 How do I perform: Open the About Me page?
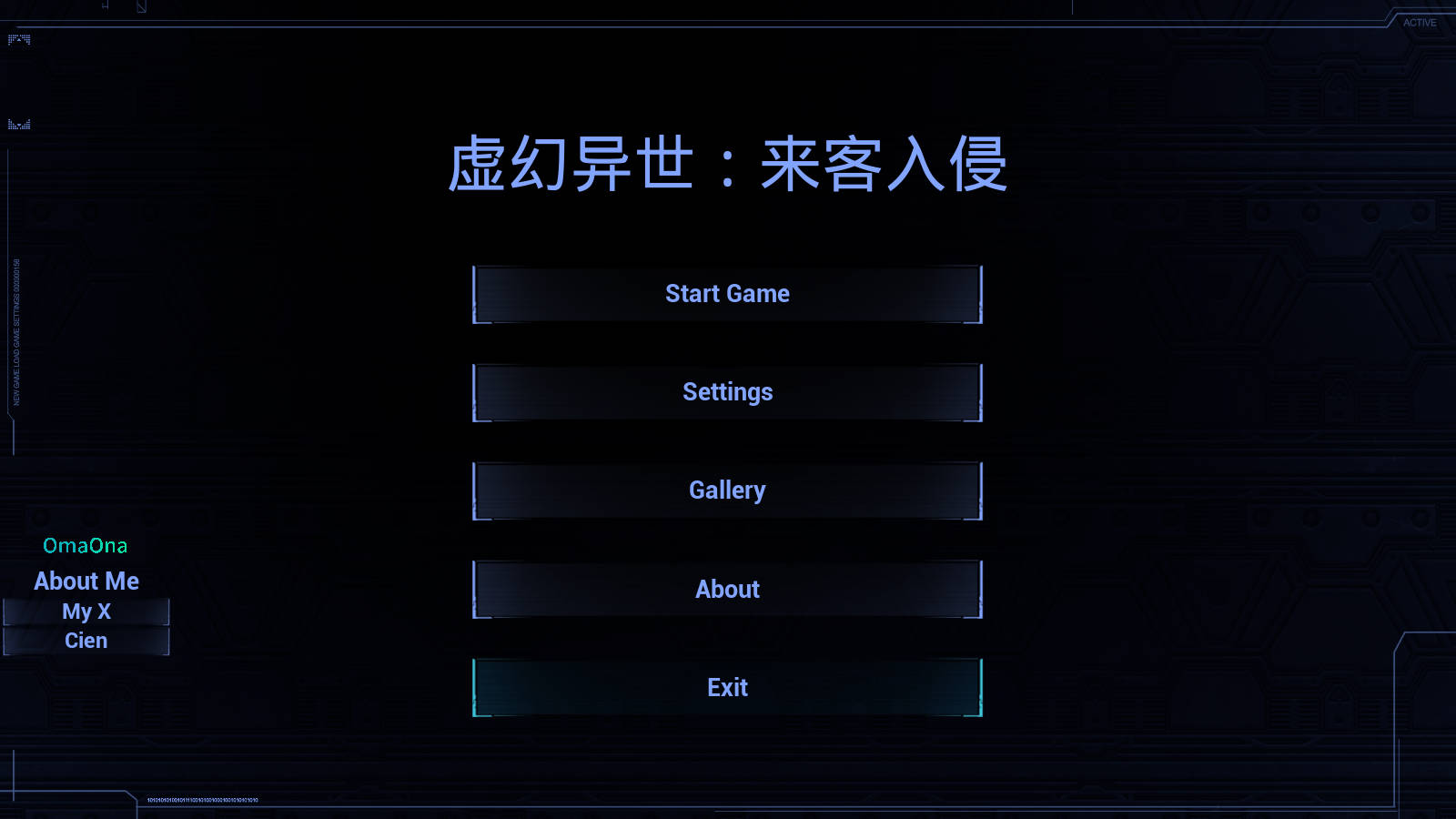coord(86,581)
